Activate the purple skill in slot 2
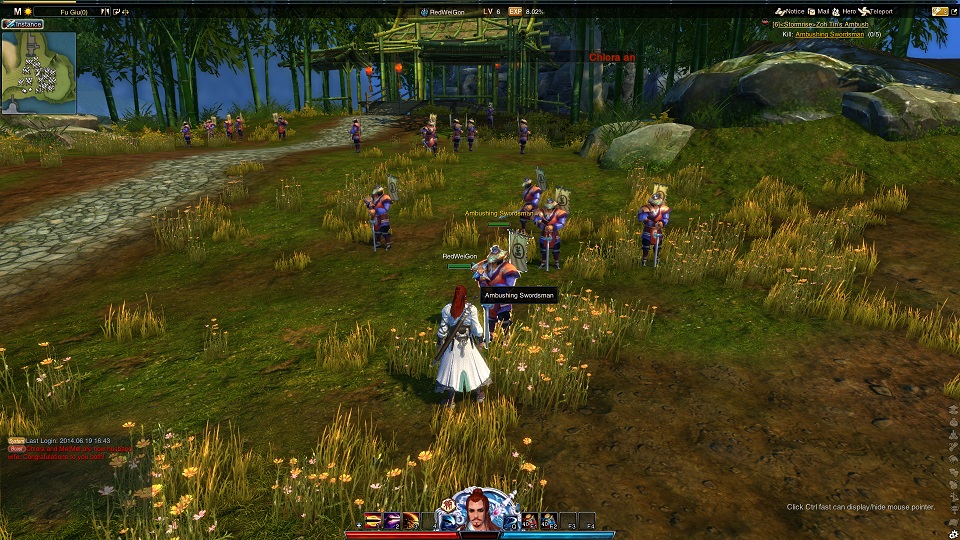Screen dimensions: 960x540 [391, 520]
